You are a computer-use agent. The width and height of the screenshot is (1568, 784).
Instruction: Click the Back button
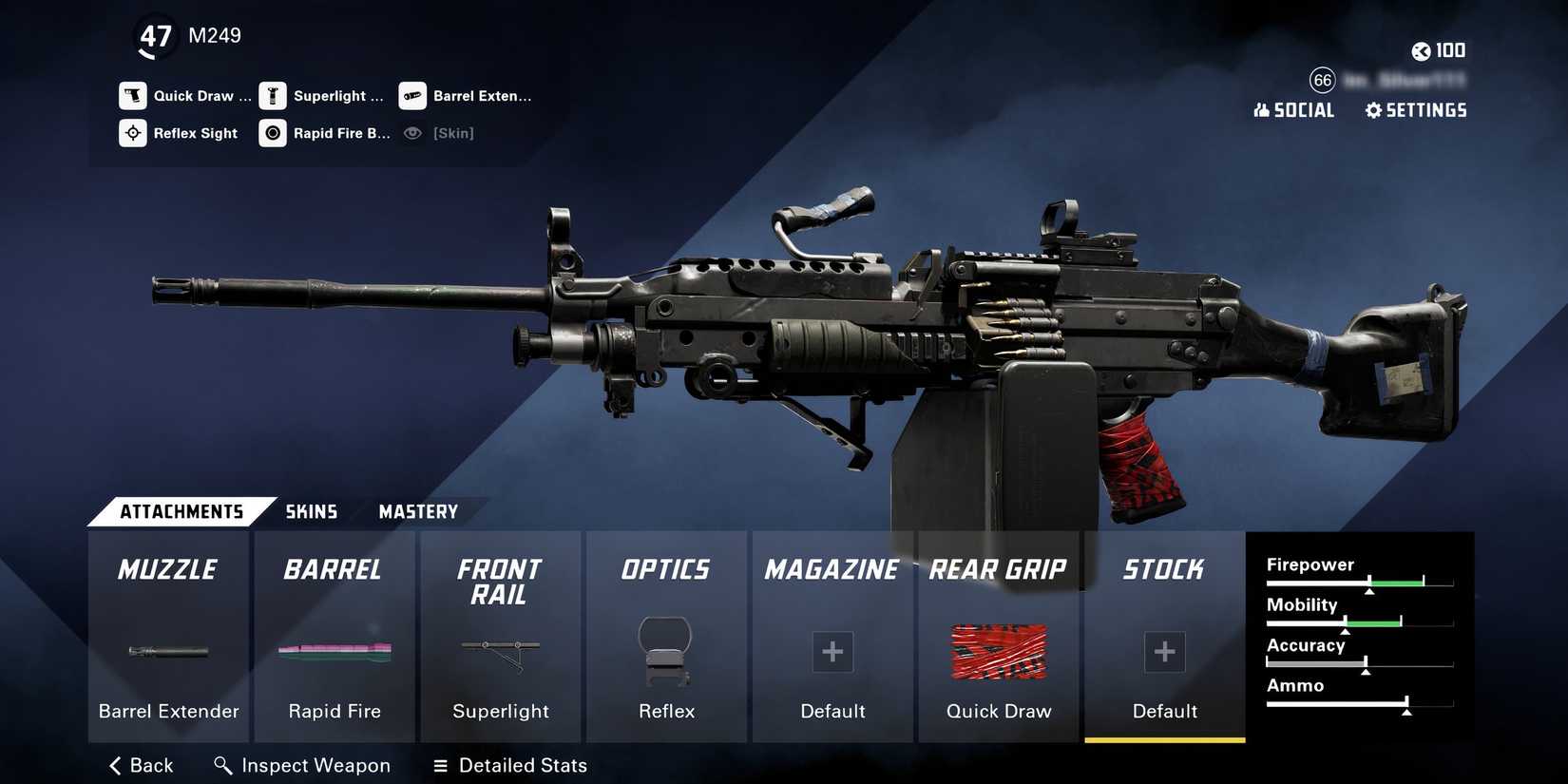pyautogui.click(x=140, y=765)
